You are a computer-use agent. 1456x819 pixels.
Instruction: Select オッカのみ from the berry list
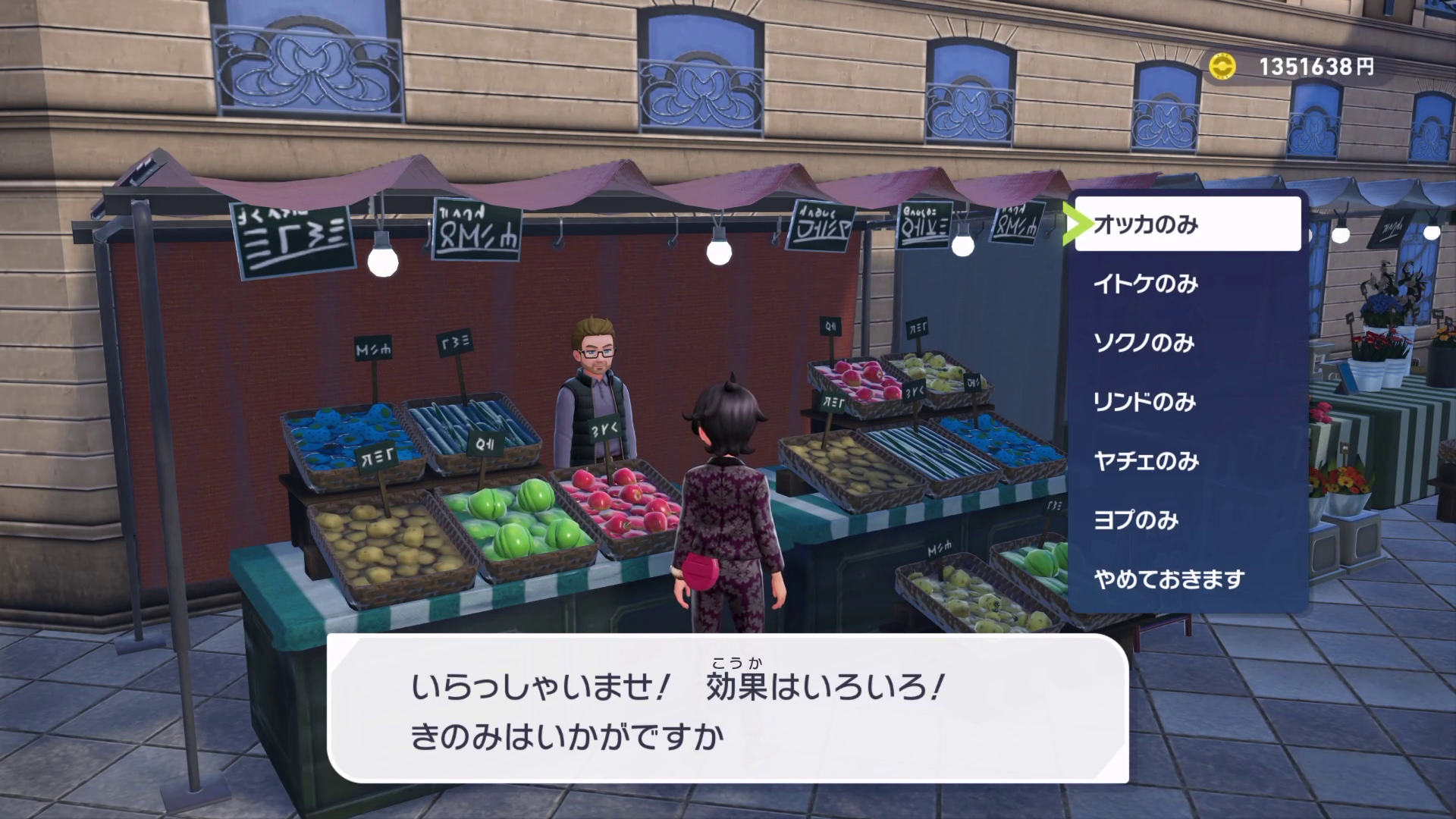(x=1187, y=224)
